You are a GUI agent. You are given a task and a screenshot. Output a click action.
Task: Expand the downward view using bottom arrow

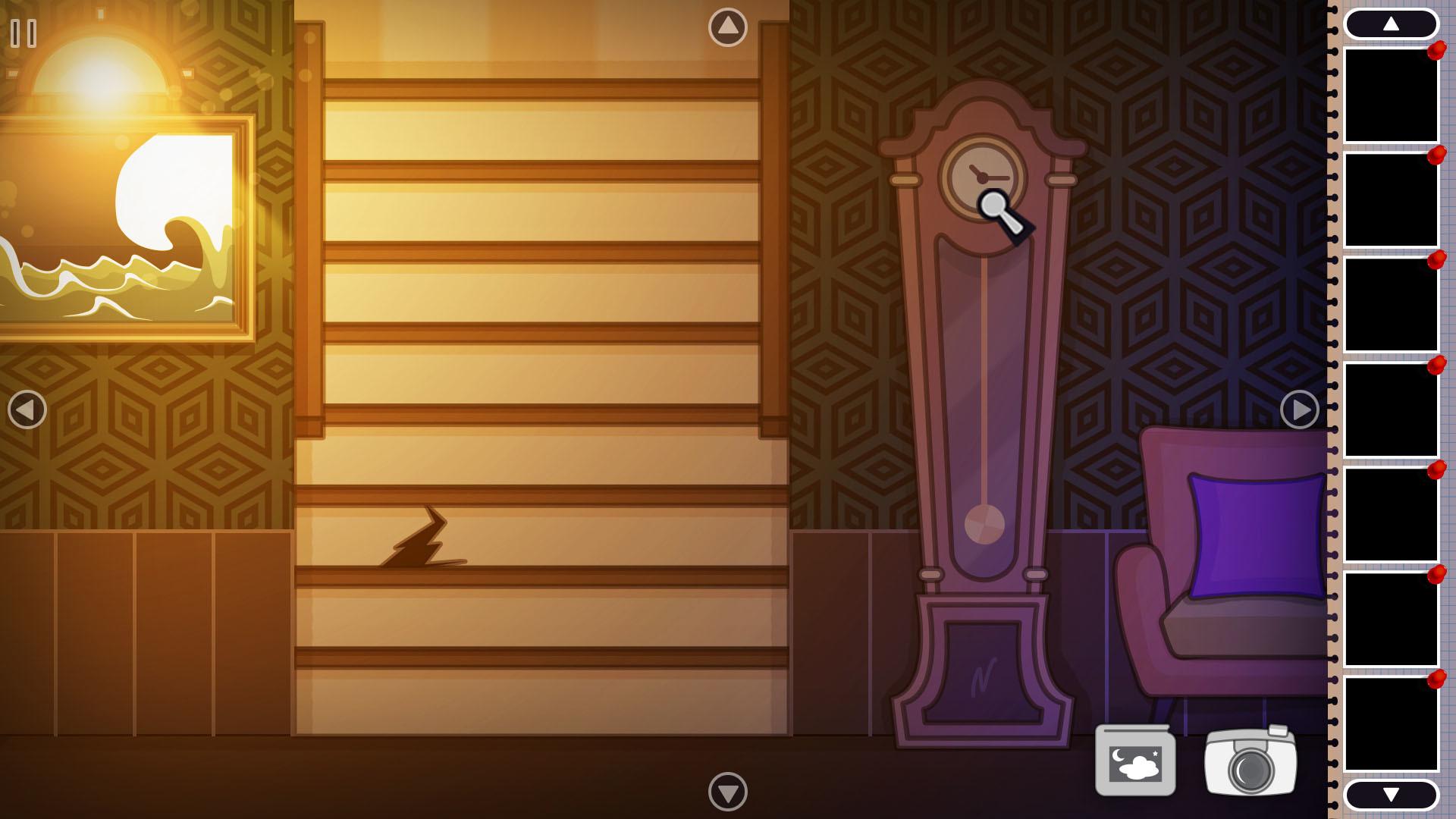click(726, 793)
